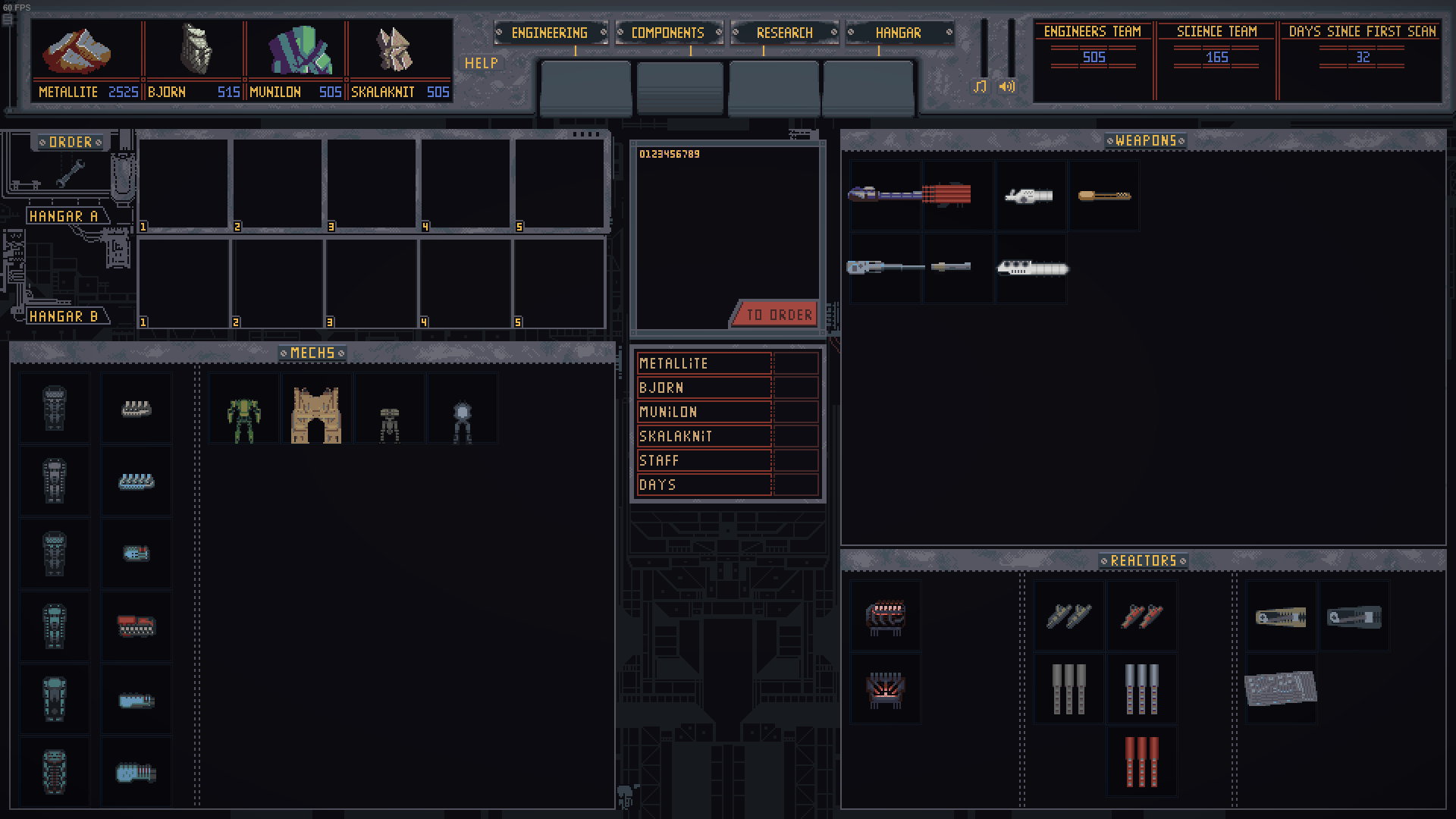Select the purple rifle in the Weapons panel
1456x819 pixels.
point(884,196)
